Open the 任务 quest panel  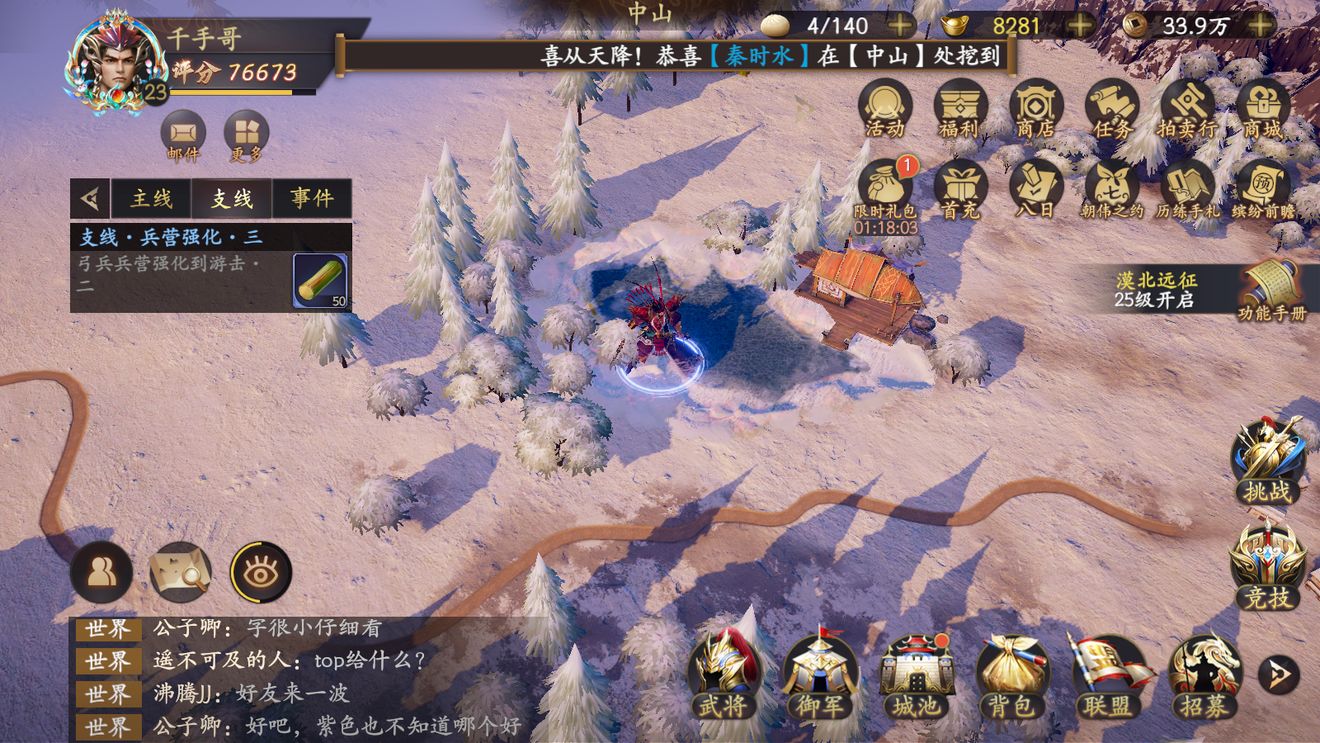pyautogui.click(x=1110, y=110)
